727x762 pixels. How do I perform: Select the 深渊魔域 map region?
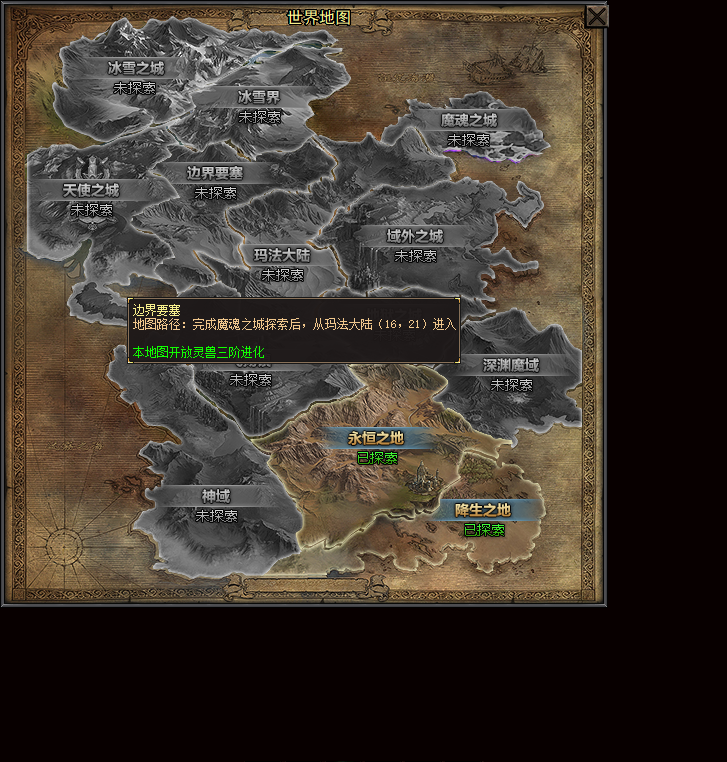click(511, 365)
